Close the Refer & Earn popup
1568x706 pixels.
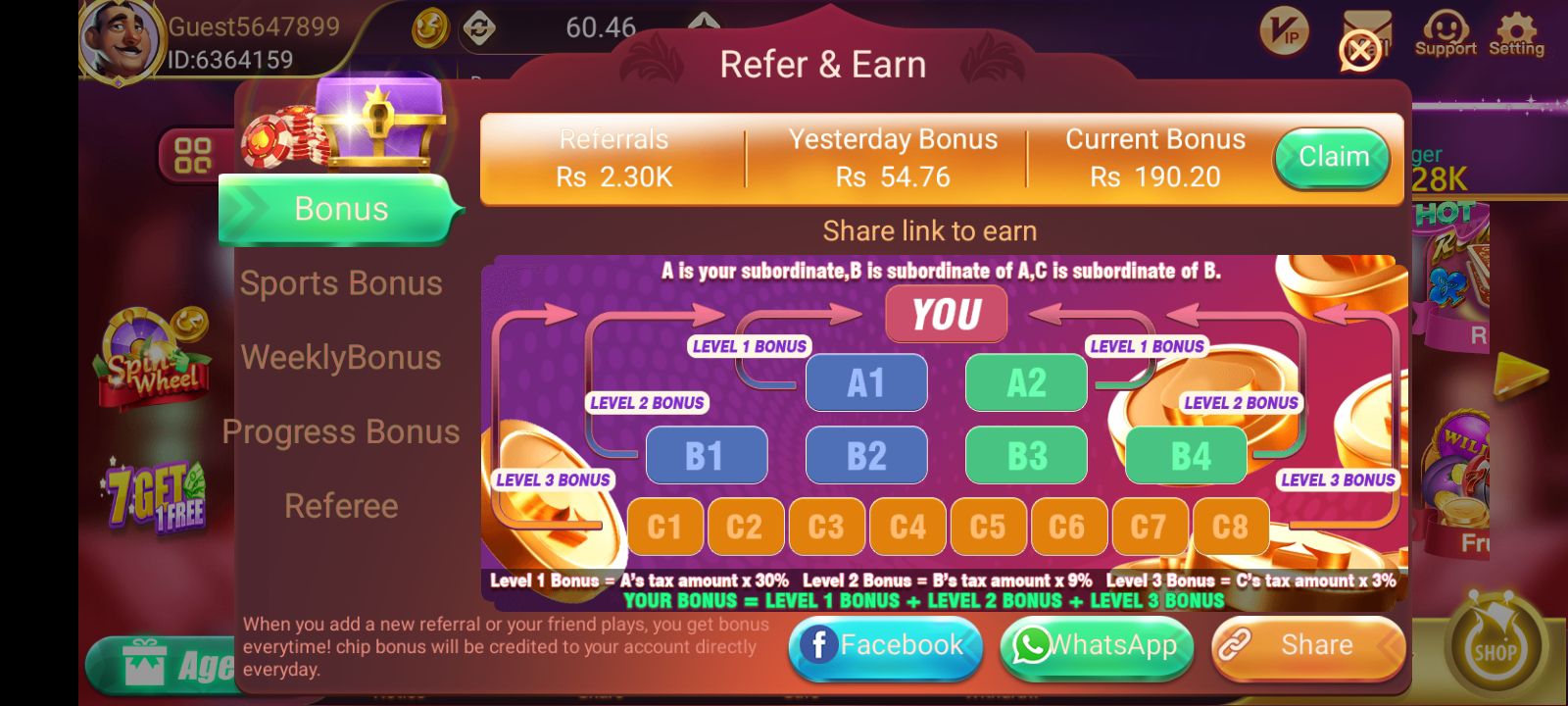point(1357,51)
